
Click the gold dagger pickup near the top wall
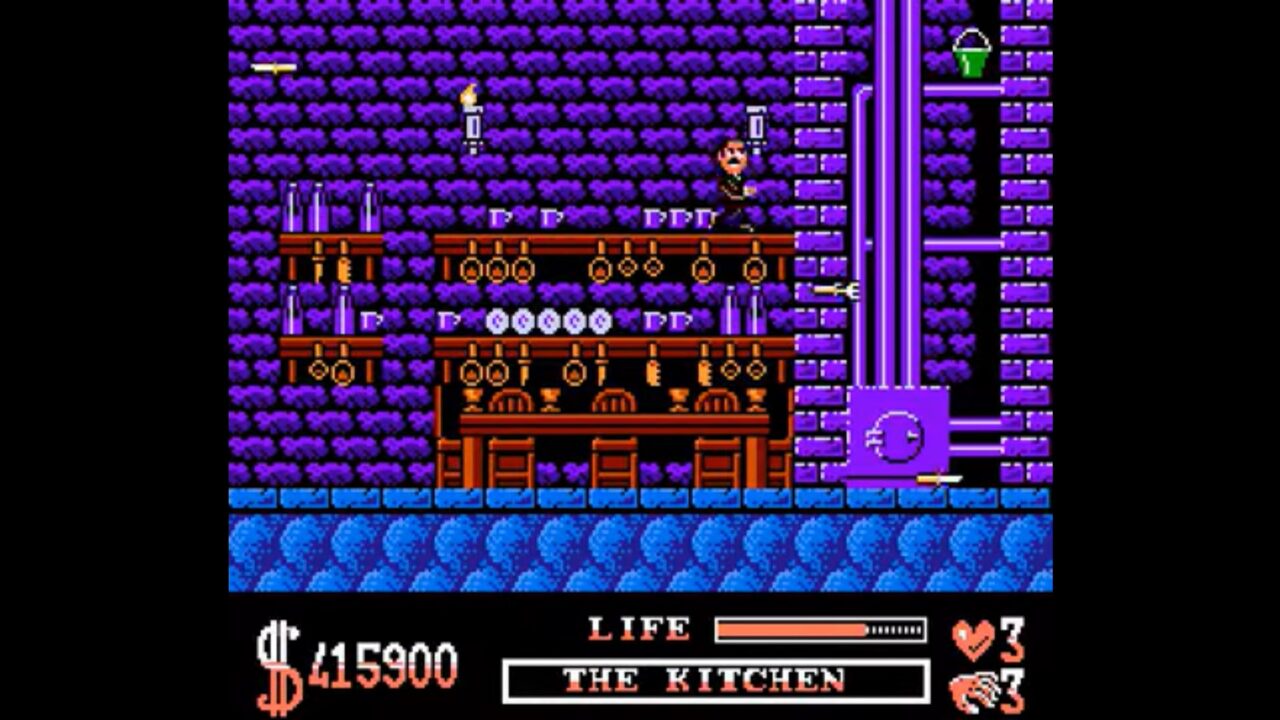[x=272, y=65]
